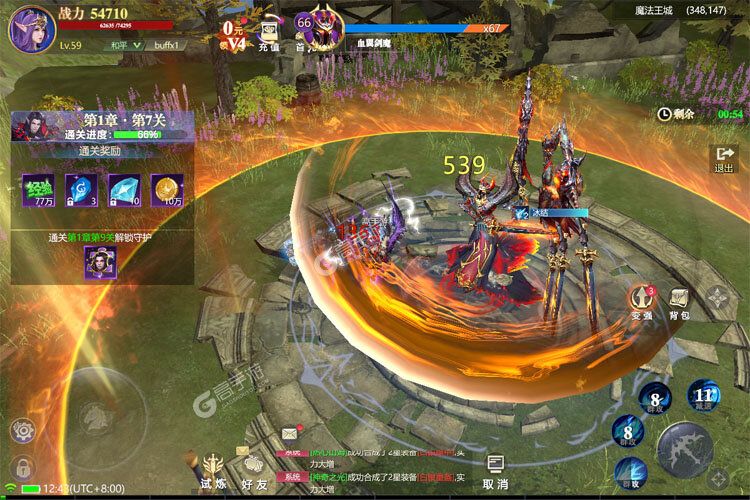Toggle the padlock screen lock
The width and height of the screenshot is (750, 500).
coord(21,466)
